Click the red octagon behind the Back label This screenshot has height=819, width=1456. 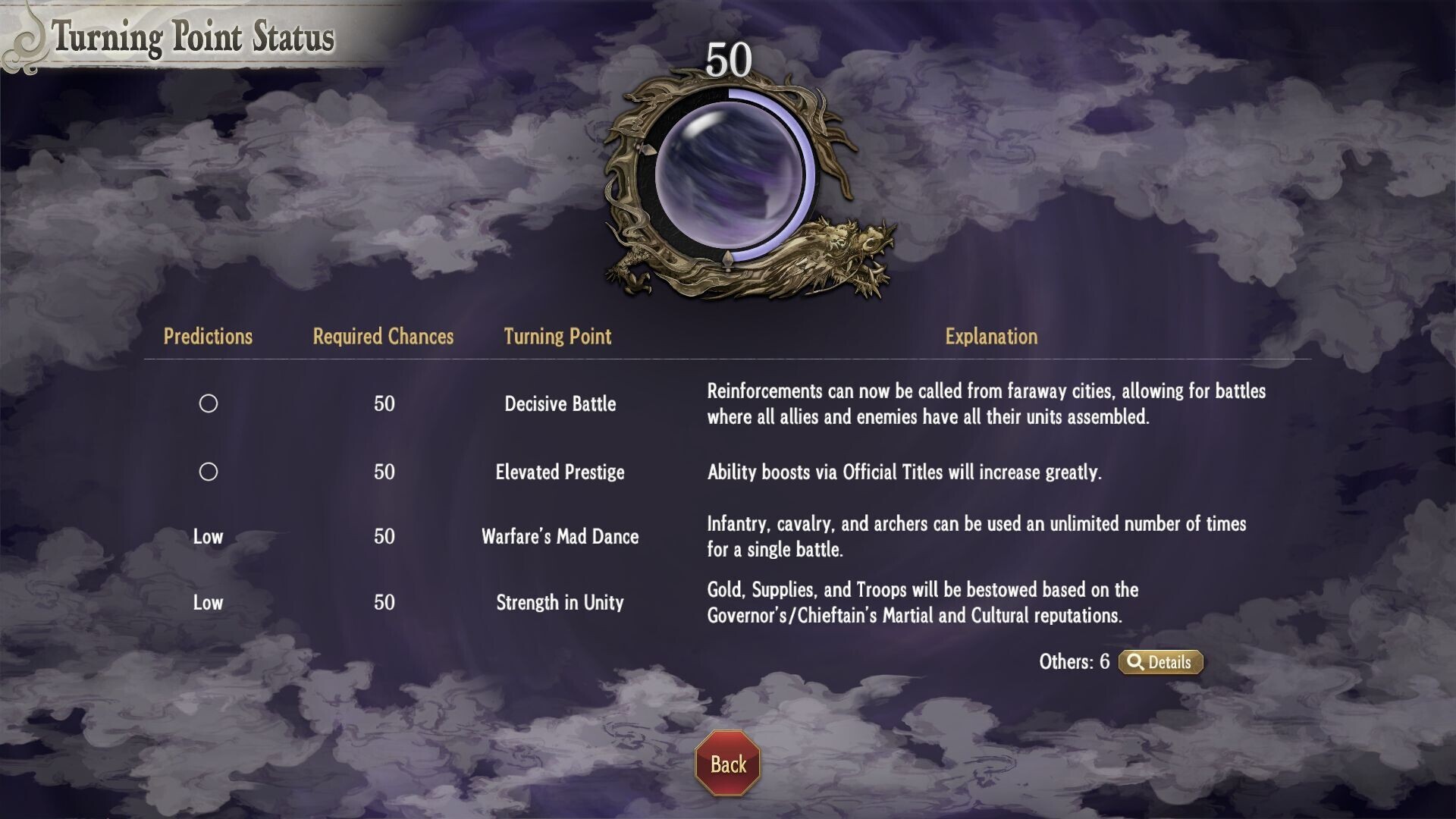(727, 764)
